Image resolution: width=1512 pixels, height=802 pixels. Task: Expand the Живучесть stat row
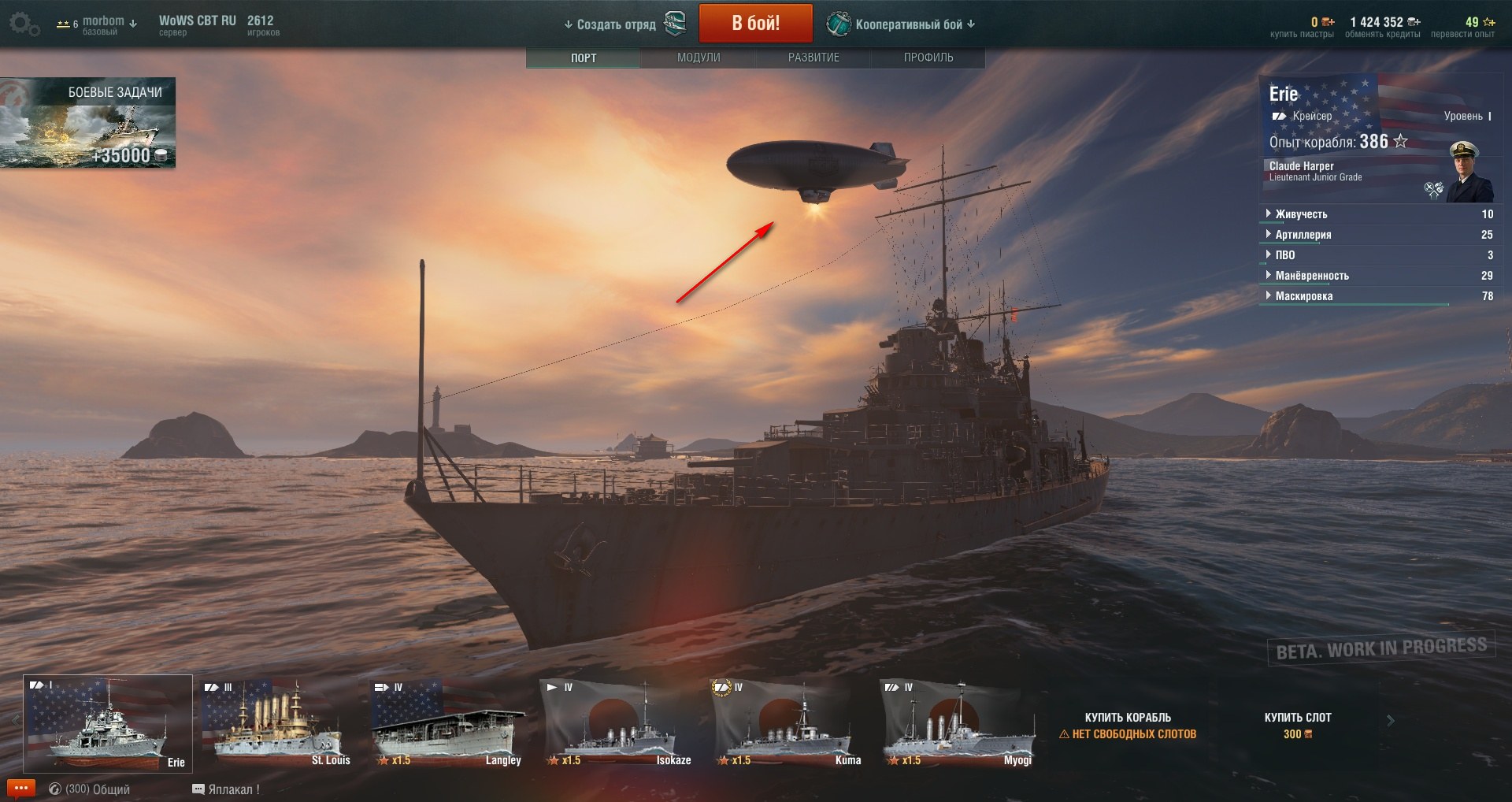[1301, 214]
